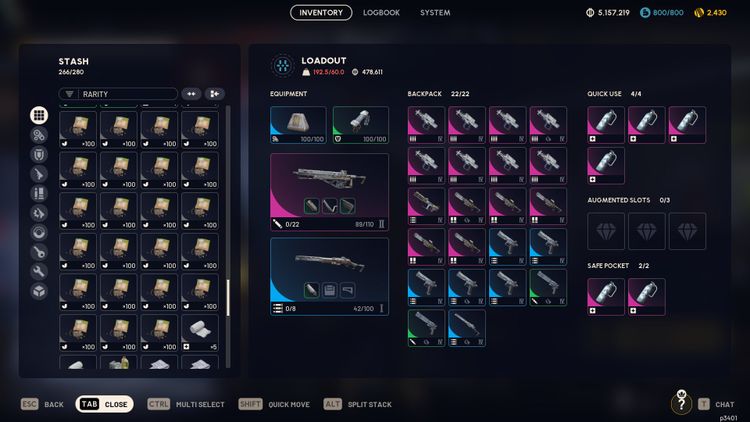Filter stash by the shield category icon

coord(39,155)
